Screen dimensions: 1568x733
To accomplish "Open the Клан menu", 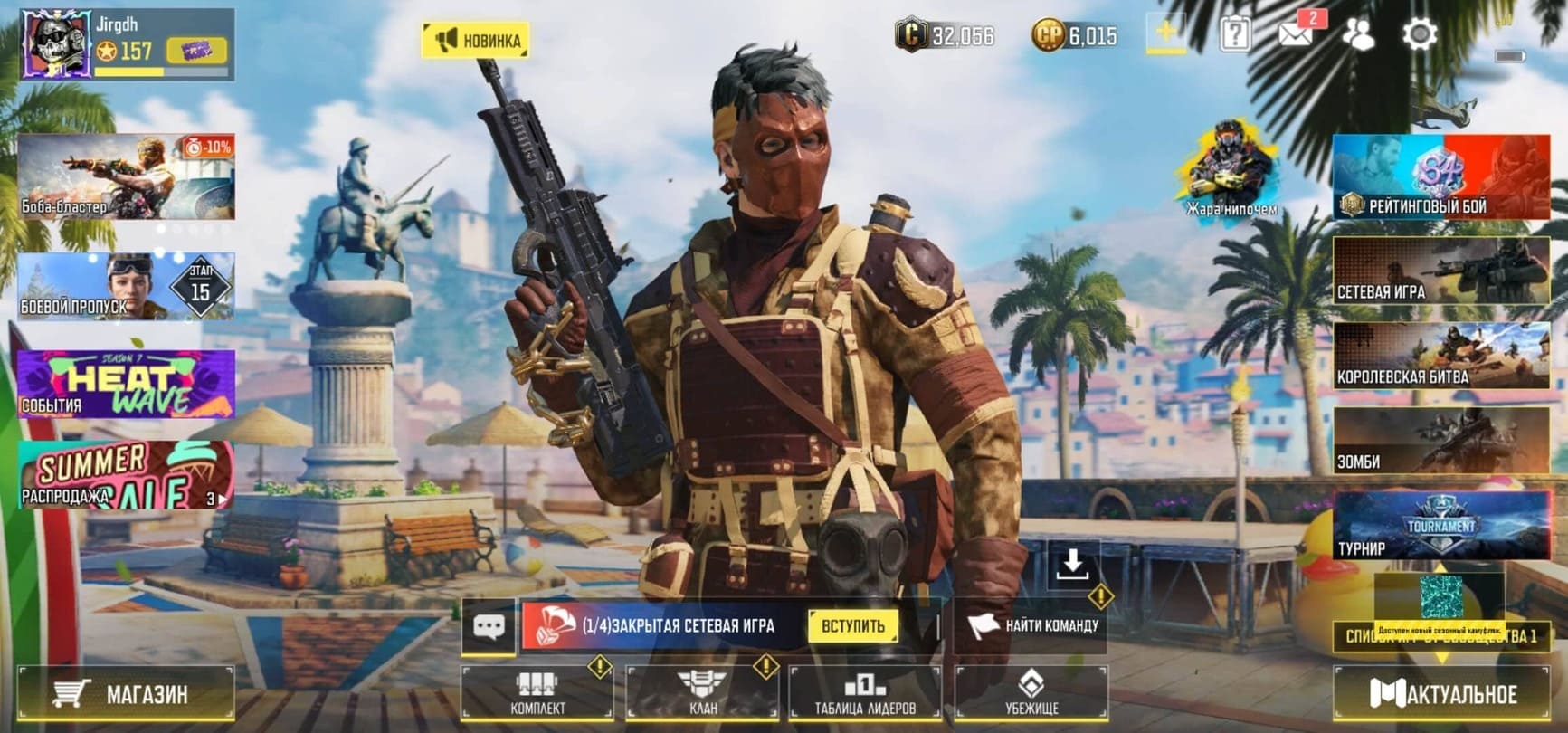I will click(702, 693).
